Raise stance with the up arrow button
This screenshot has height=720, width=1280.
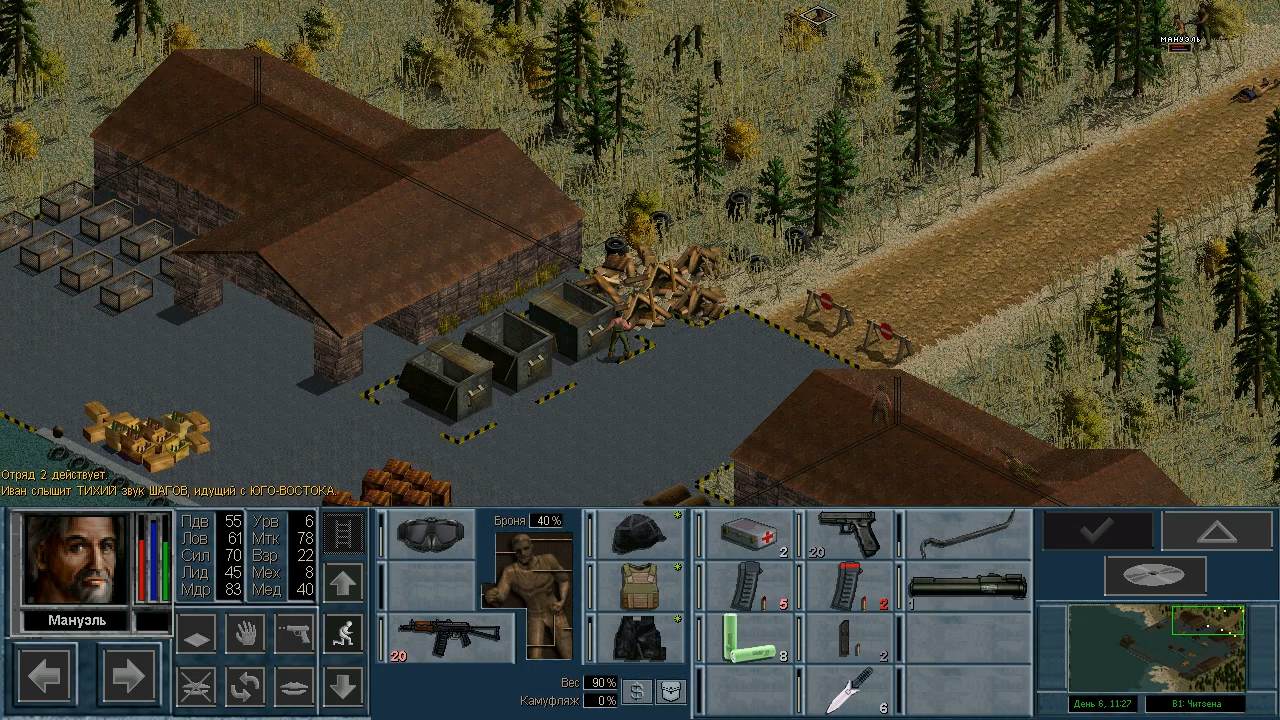343,583
